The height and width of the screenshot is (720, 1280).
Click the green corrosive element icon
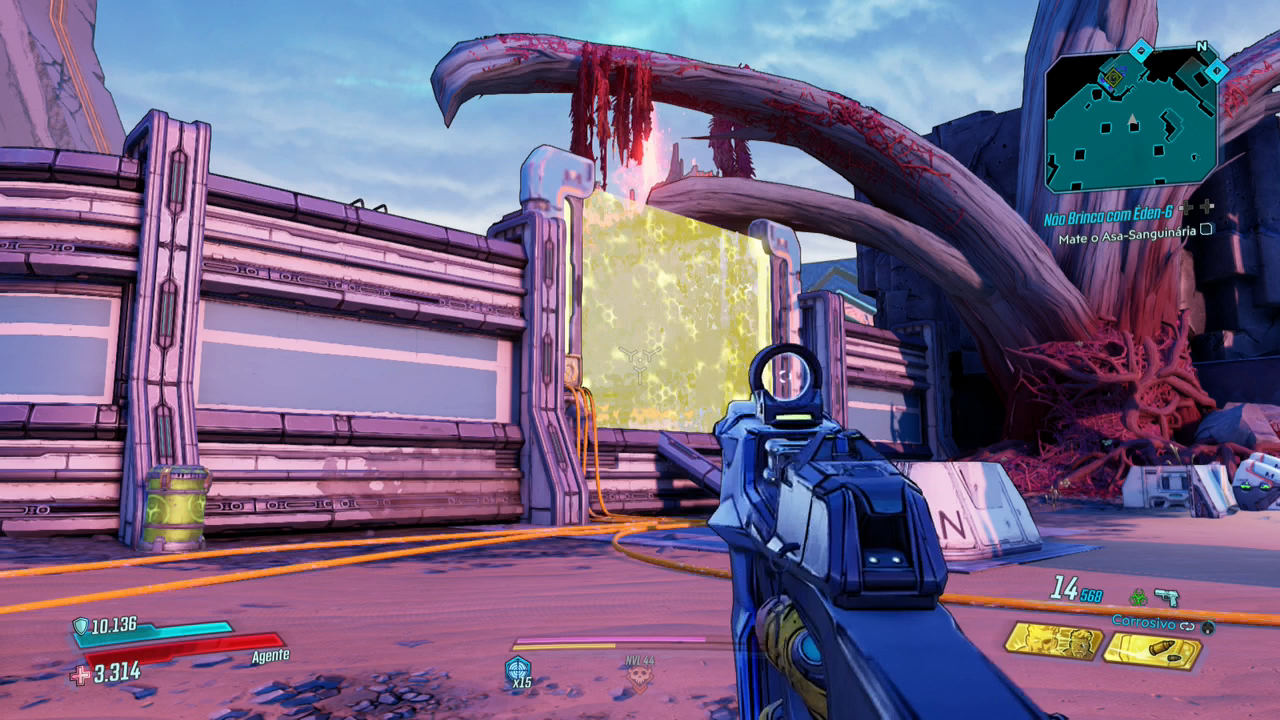click(x=1137, y=597)
